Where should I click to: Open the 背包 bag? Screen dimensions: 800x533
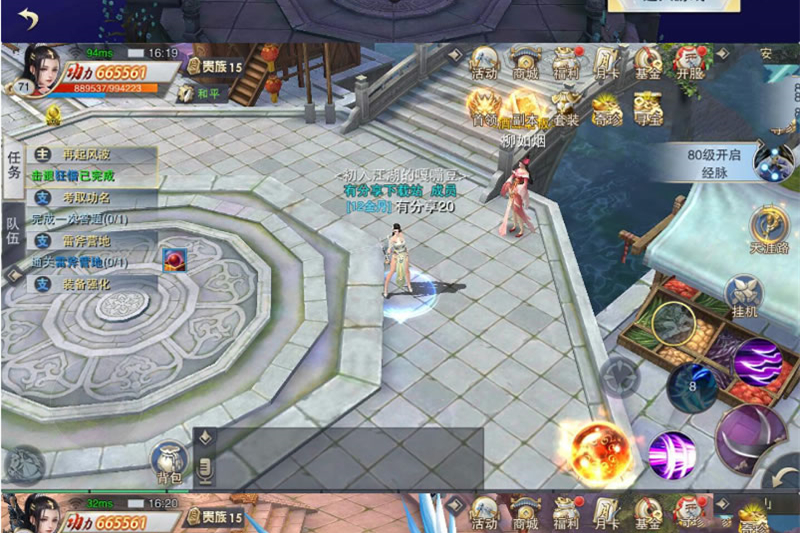coord(168,462)
